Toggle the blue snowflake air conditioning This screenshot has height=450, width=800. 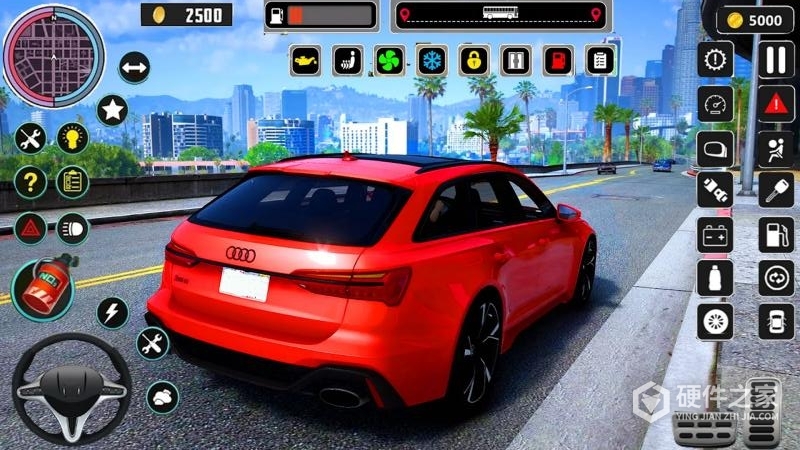tap(432, 61)
